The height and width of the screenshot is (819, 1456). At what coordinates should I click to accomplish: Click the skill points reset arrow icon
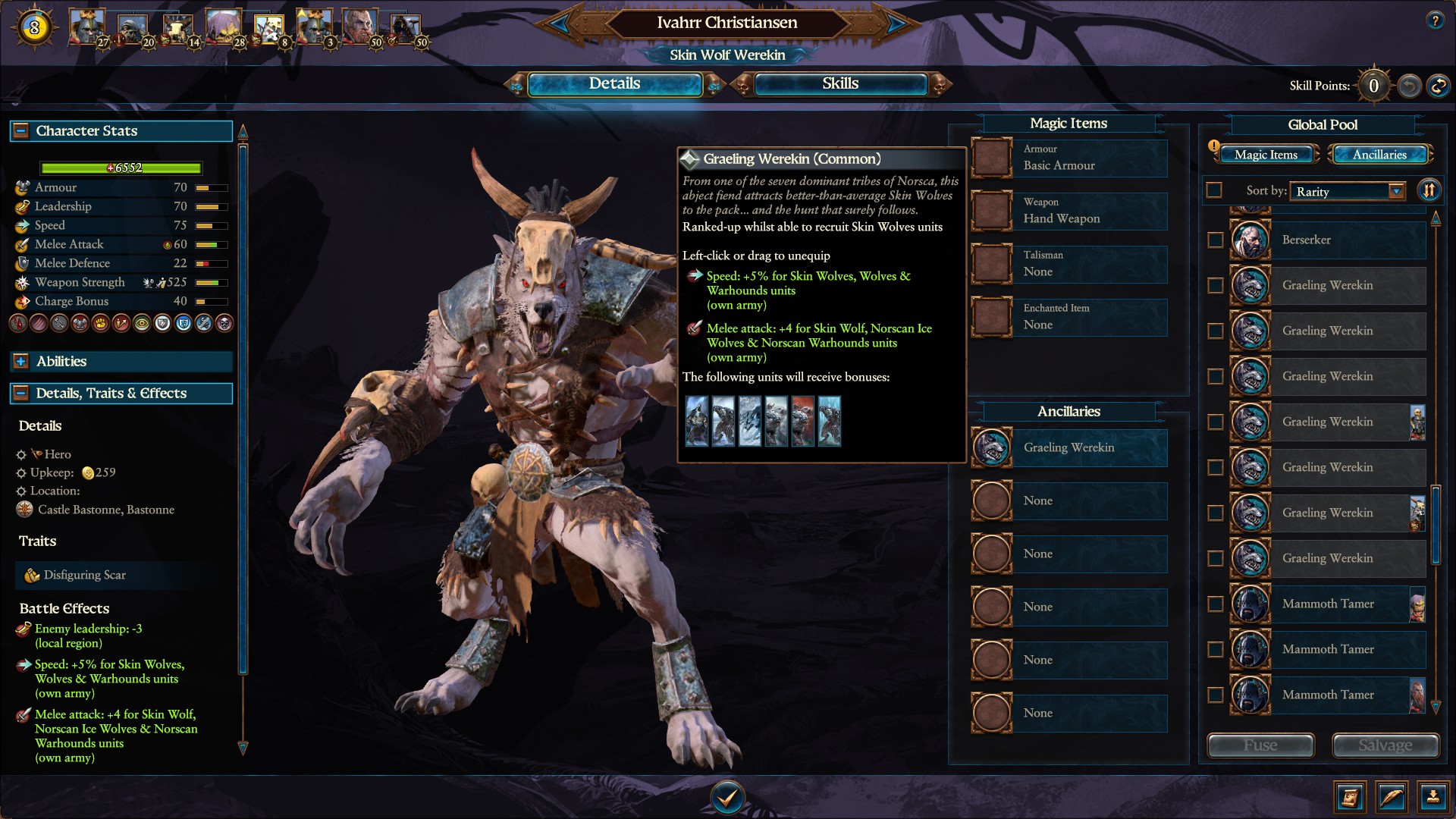point(1407,86)
